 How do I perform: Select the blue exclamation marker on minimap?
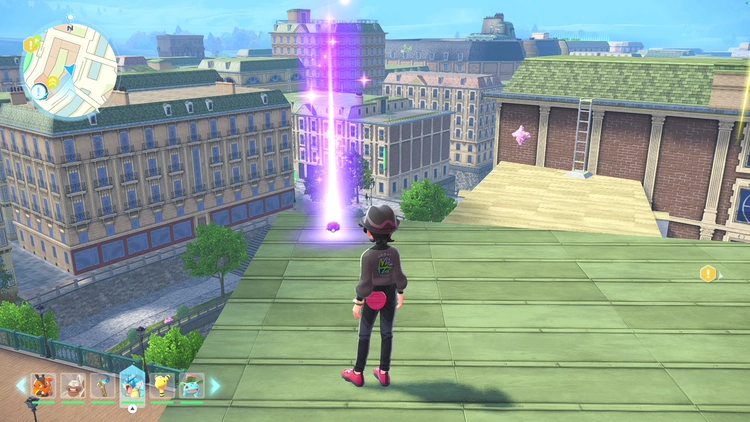38,91
